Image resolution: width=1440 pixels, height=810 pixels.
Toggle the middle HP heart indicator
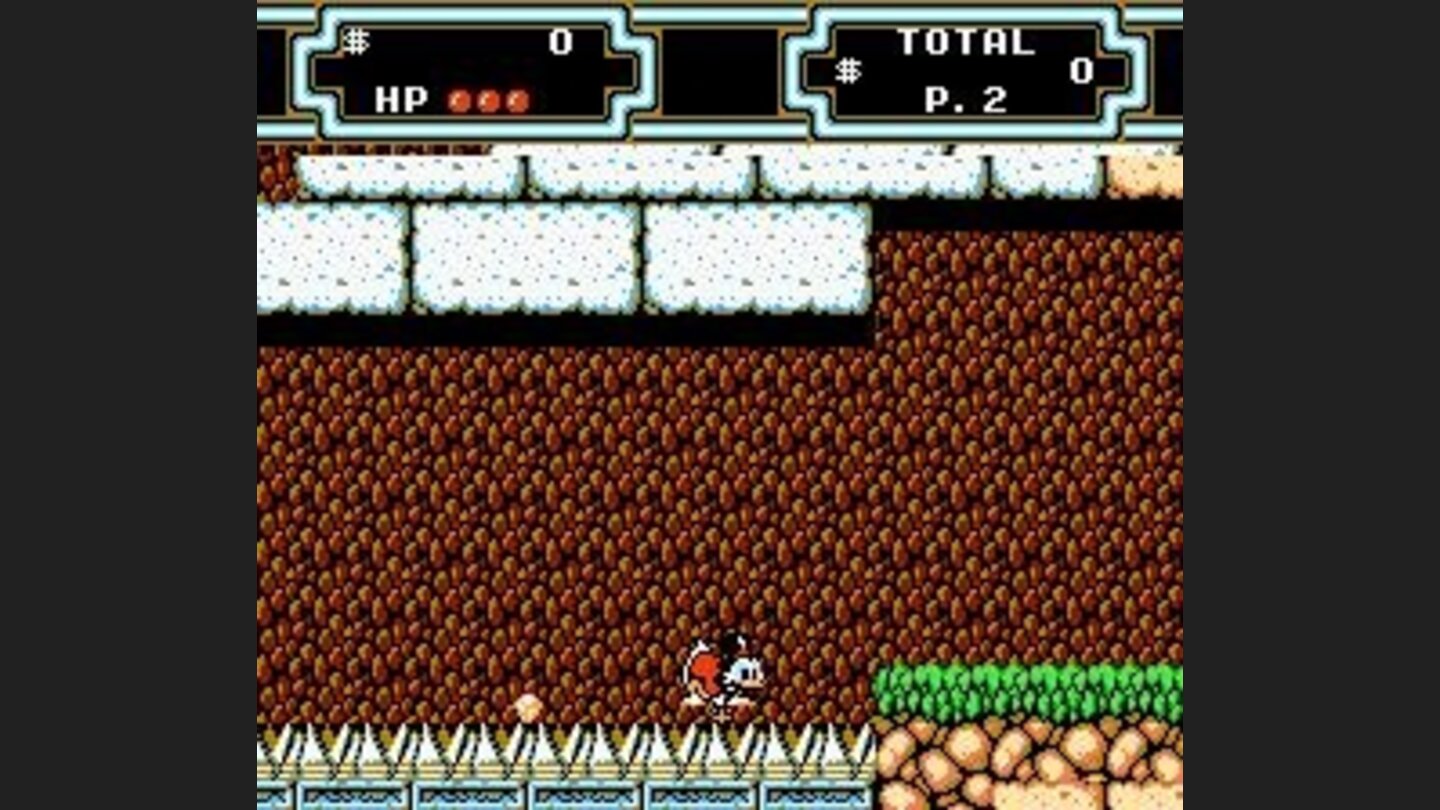[490, 100]
